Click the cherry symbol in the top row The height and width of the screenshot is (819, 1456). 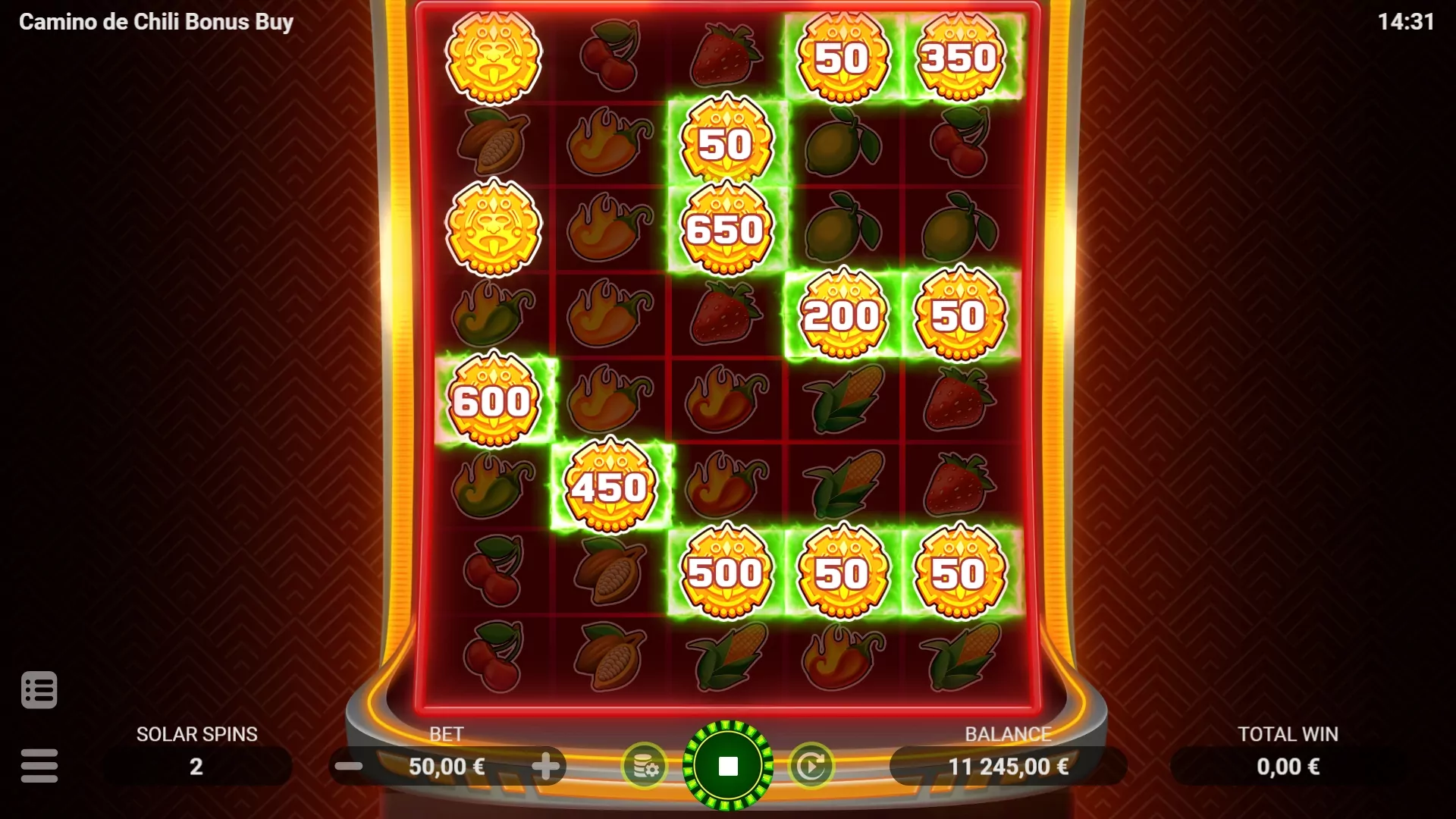[x=610, y=57]
